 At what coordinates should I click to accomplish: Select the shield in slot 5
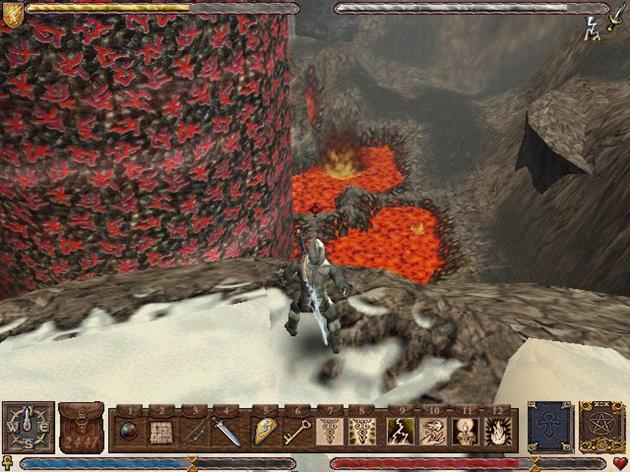coord(264,433)
